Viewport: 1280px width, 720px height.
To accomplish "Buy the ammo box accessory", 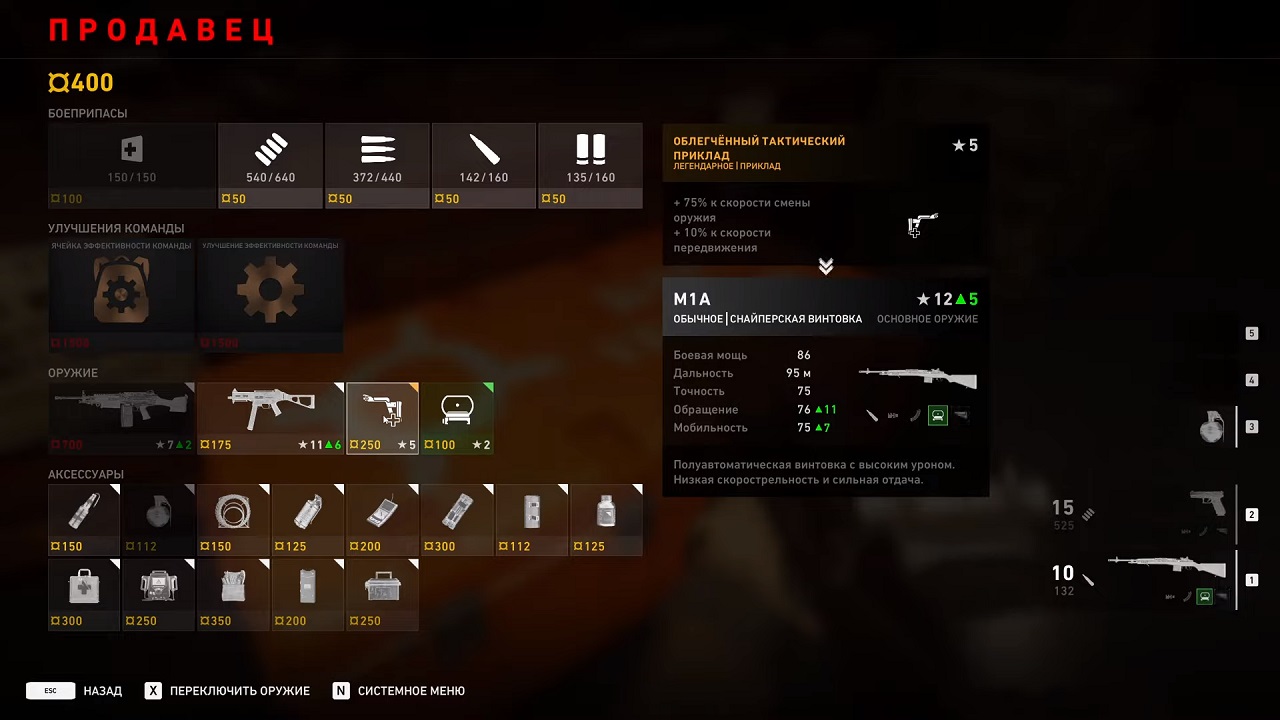I will [x=382, y=594].
